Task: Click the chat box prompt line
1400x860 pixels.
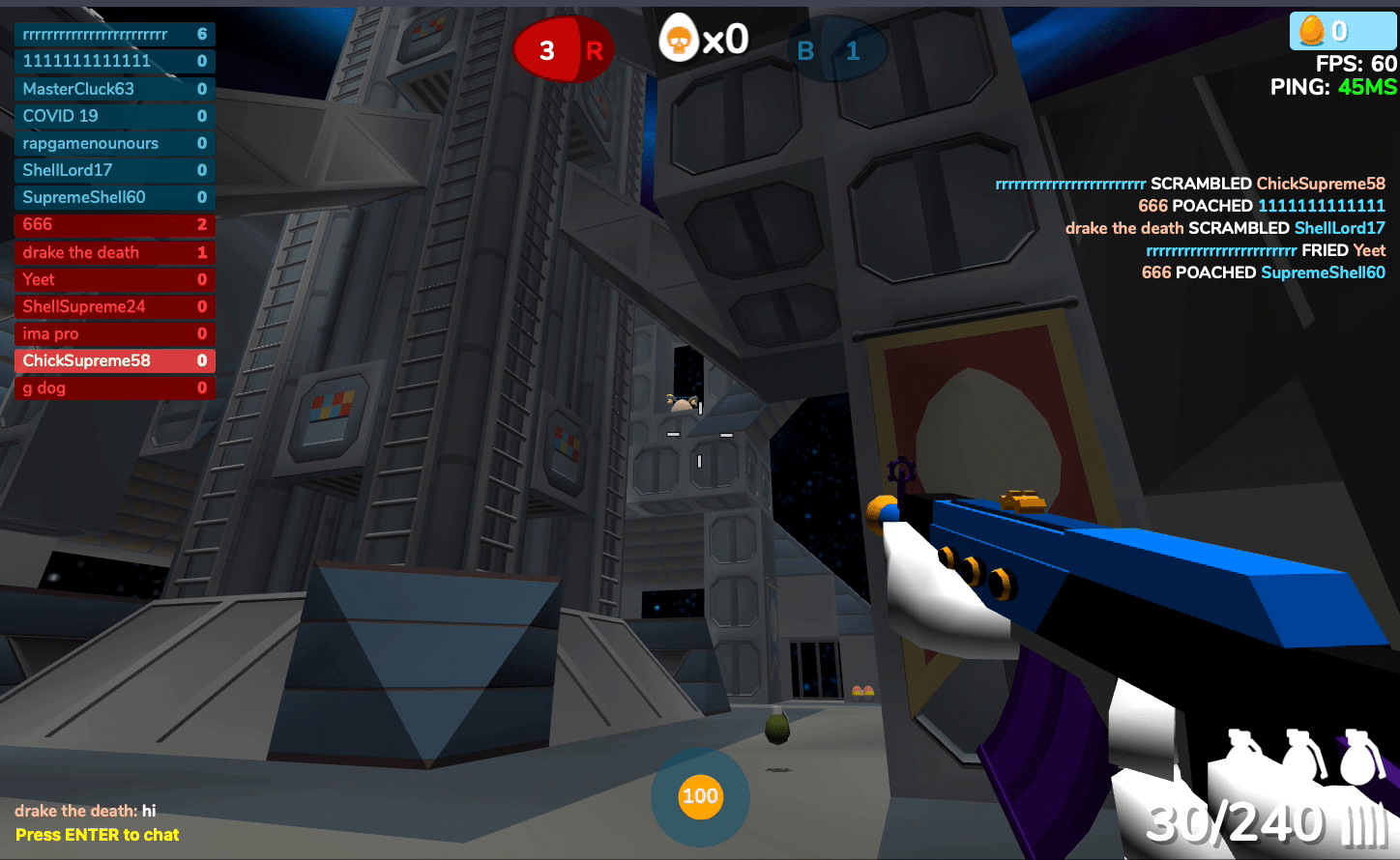Action: point(98,835)
